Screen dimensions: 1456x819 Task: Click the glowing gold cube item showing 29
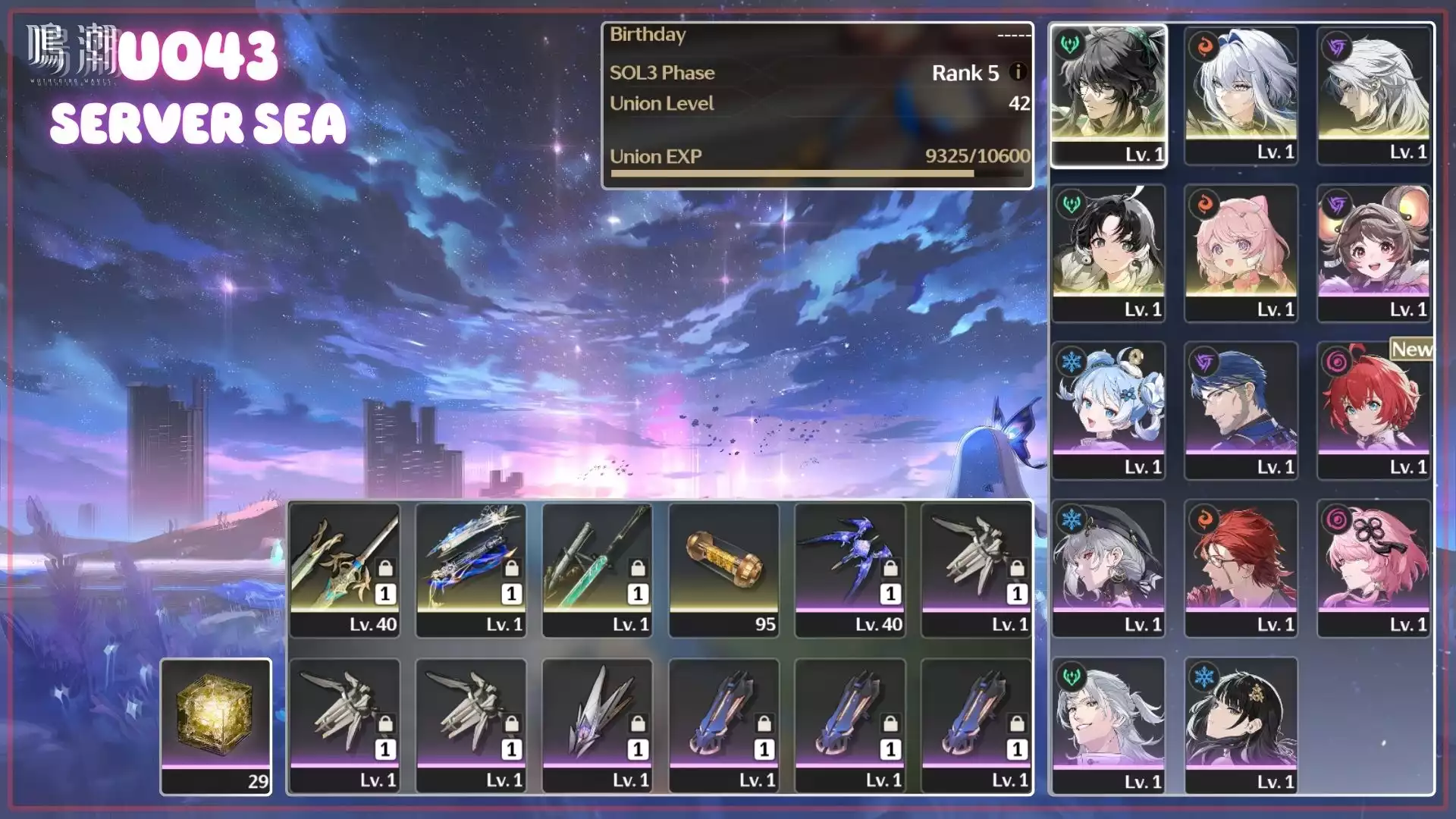(216, 726)
